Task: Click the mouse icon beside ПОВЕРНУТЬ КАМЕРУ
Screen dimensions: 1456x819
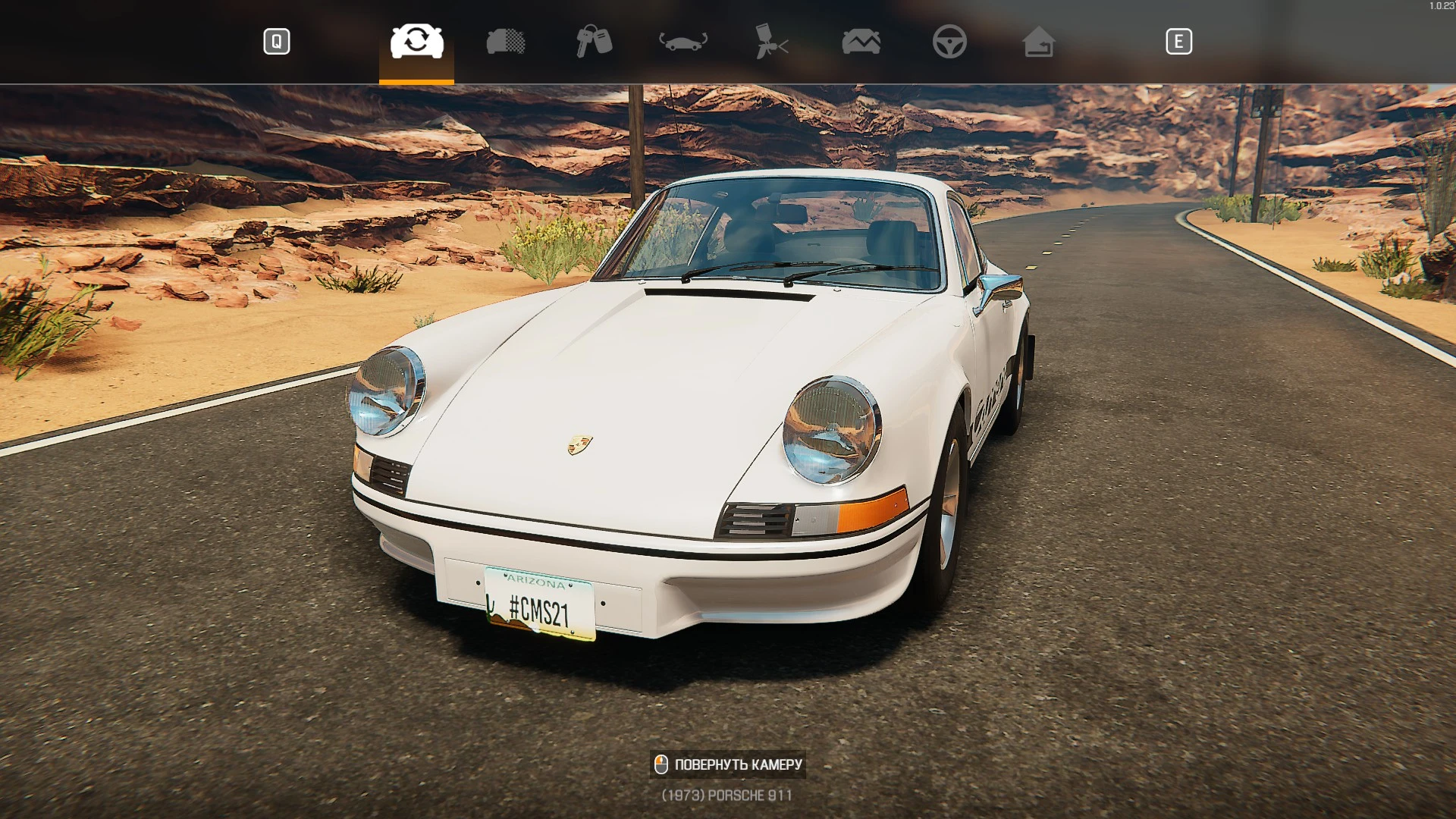Action: click(x=661, y=764)
